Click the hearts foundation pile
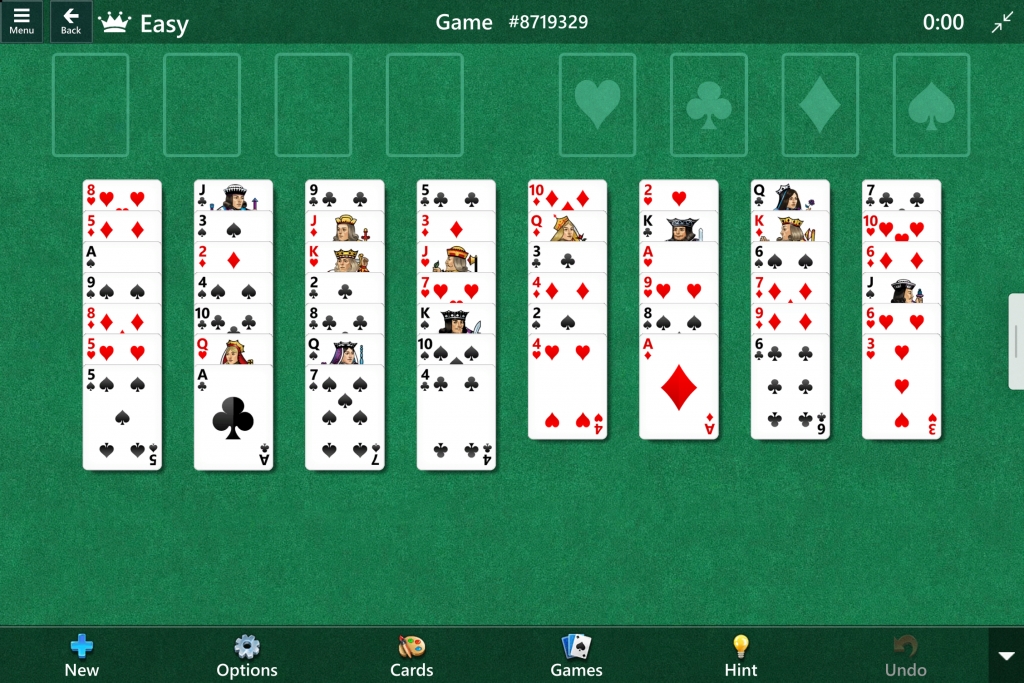The width and height of the screenshot is (1024, 683). coord(597,105)
